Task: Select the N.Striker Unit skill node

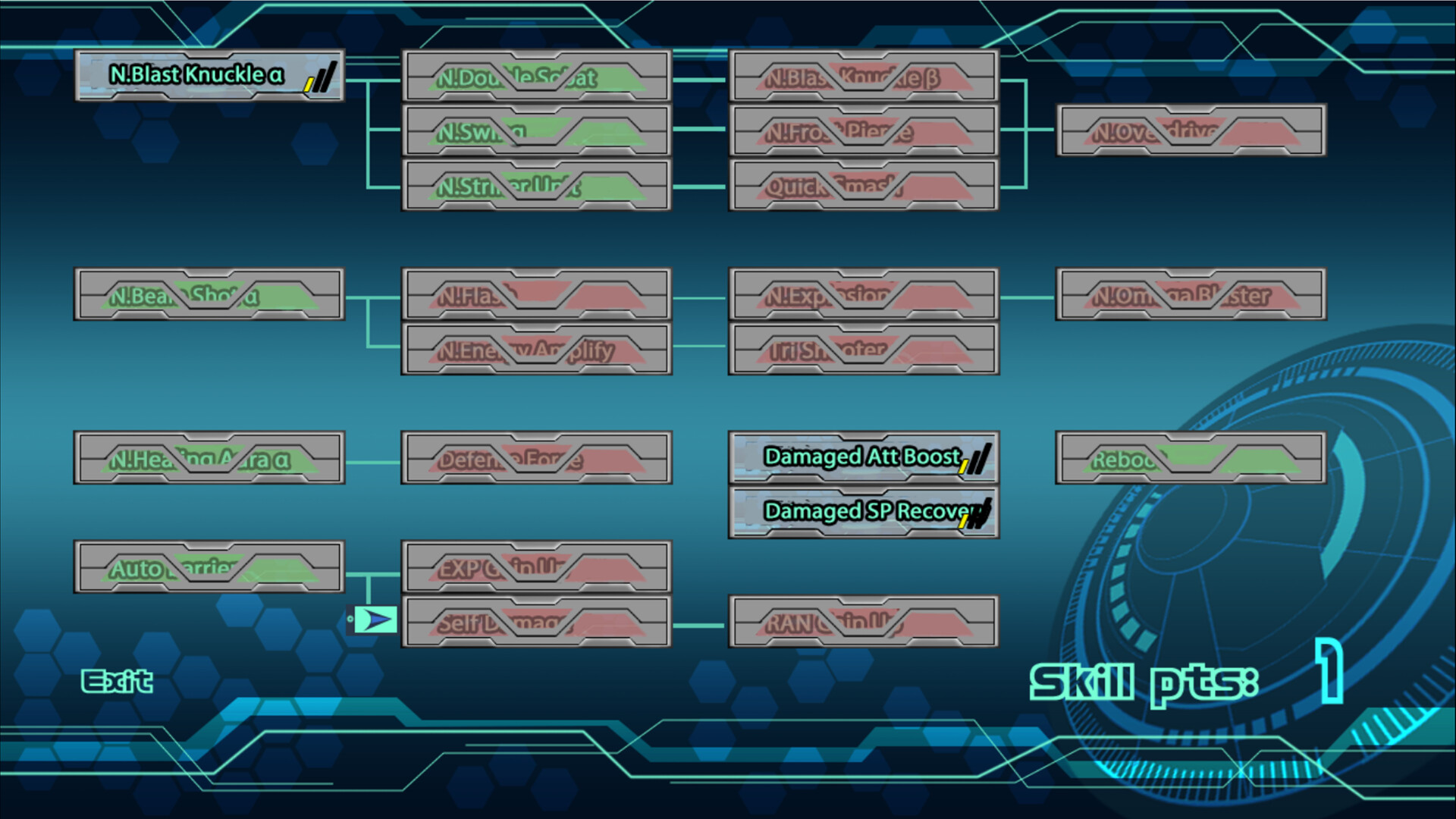Action: pyautogui.click(x=536, y=185)
